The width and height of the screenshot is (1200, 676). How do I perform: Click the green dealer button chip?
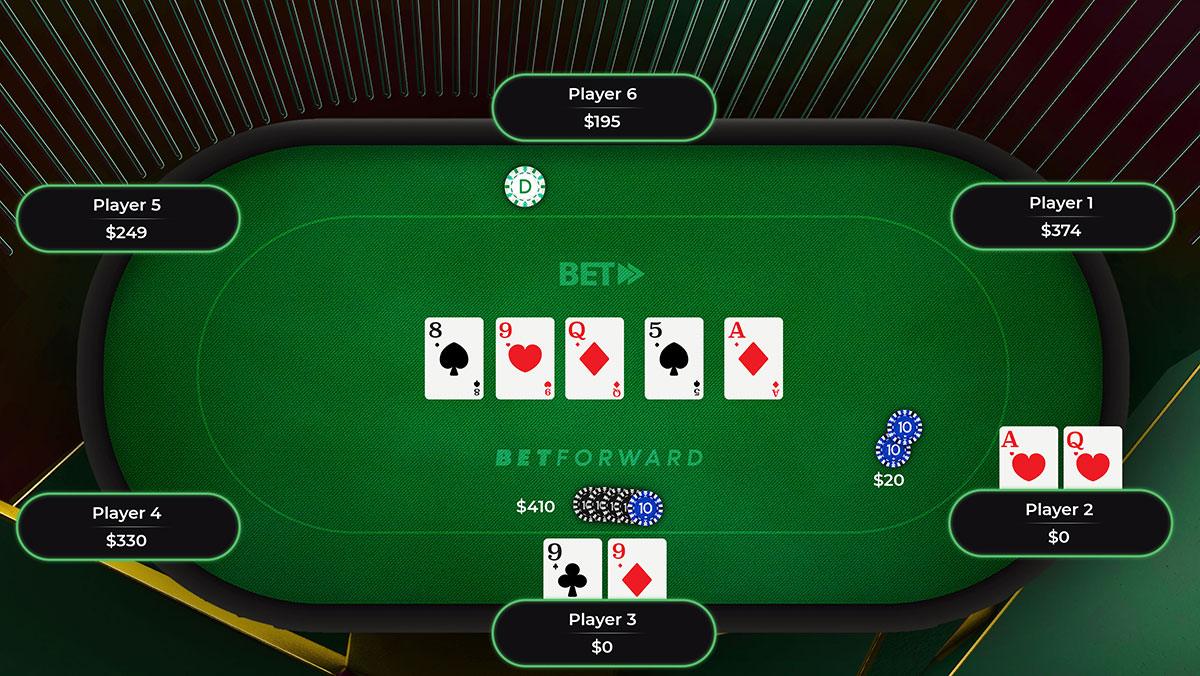(525, 187)
